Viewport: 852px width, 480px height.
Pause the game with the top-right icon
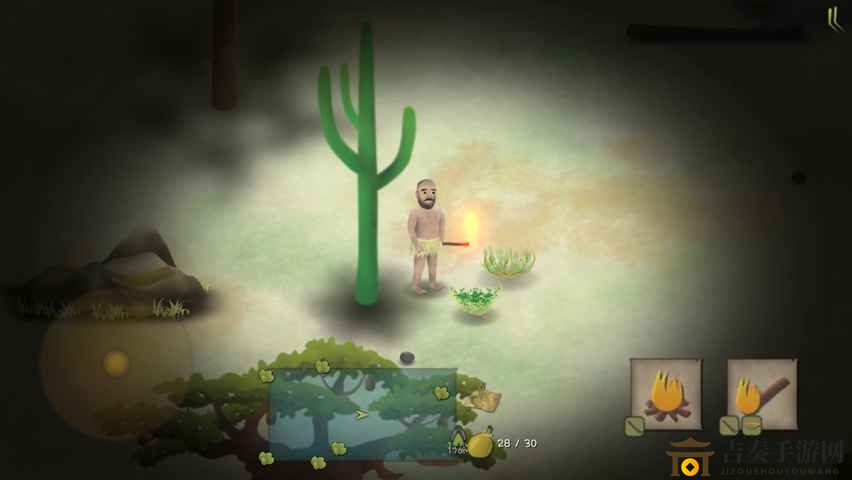click(834, 19)
